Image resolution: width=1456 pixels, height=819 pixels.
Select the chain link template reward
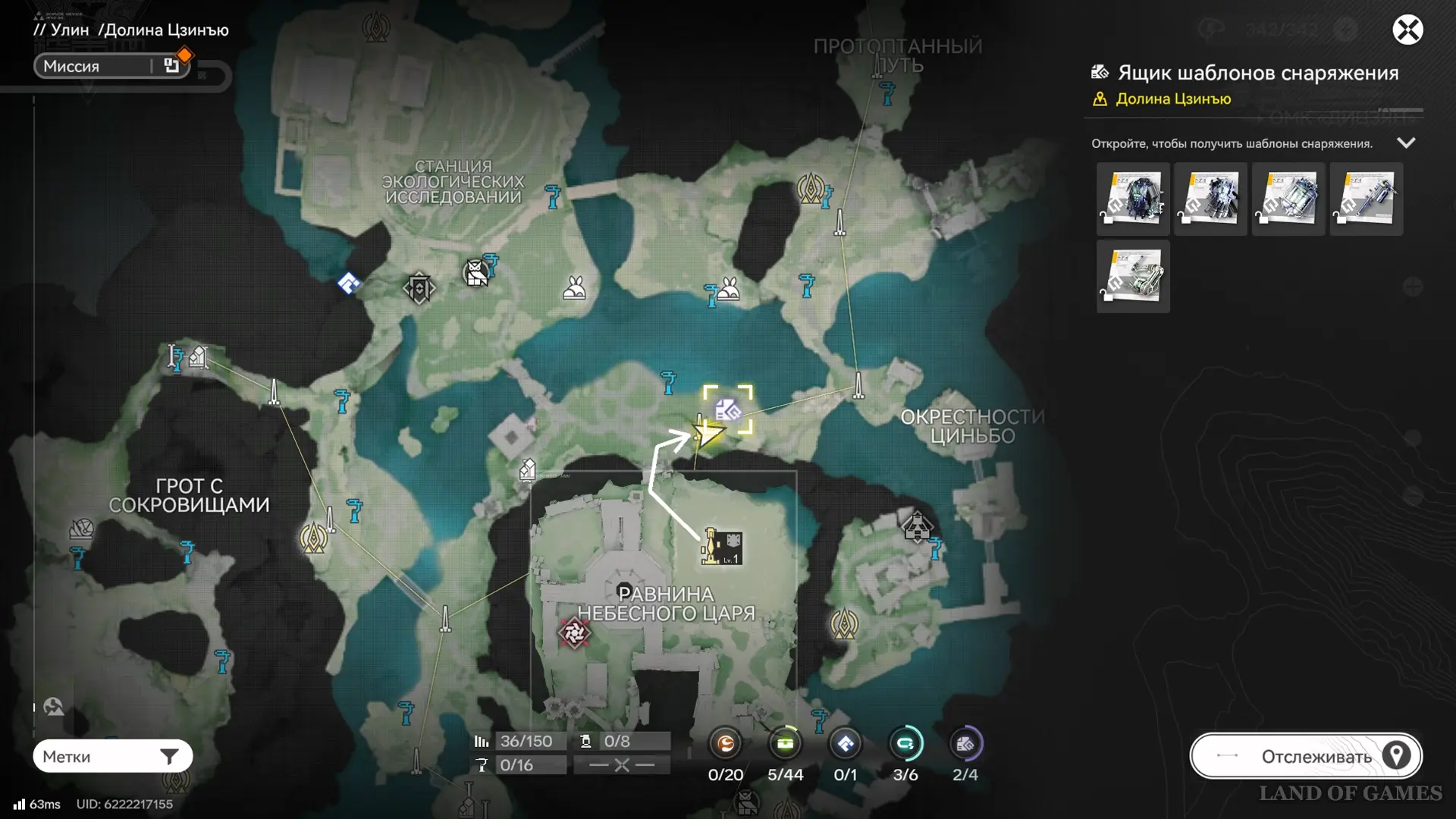click(x=1133, y=276)
